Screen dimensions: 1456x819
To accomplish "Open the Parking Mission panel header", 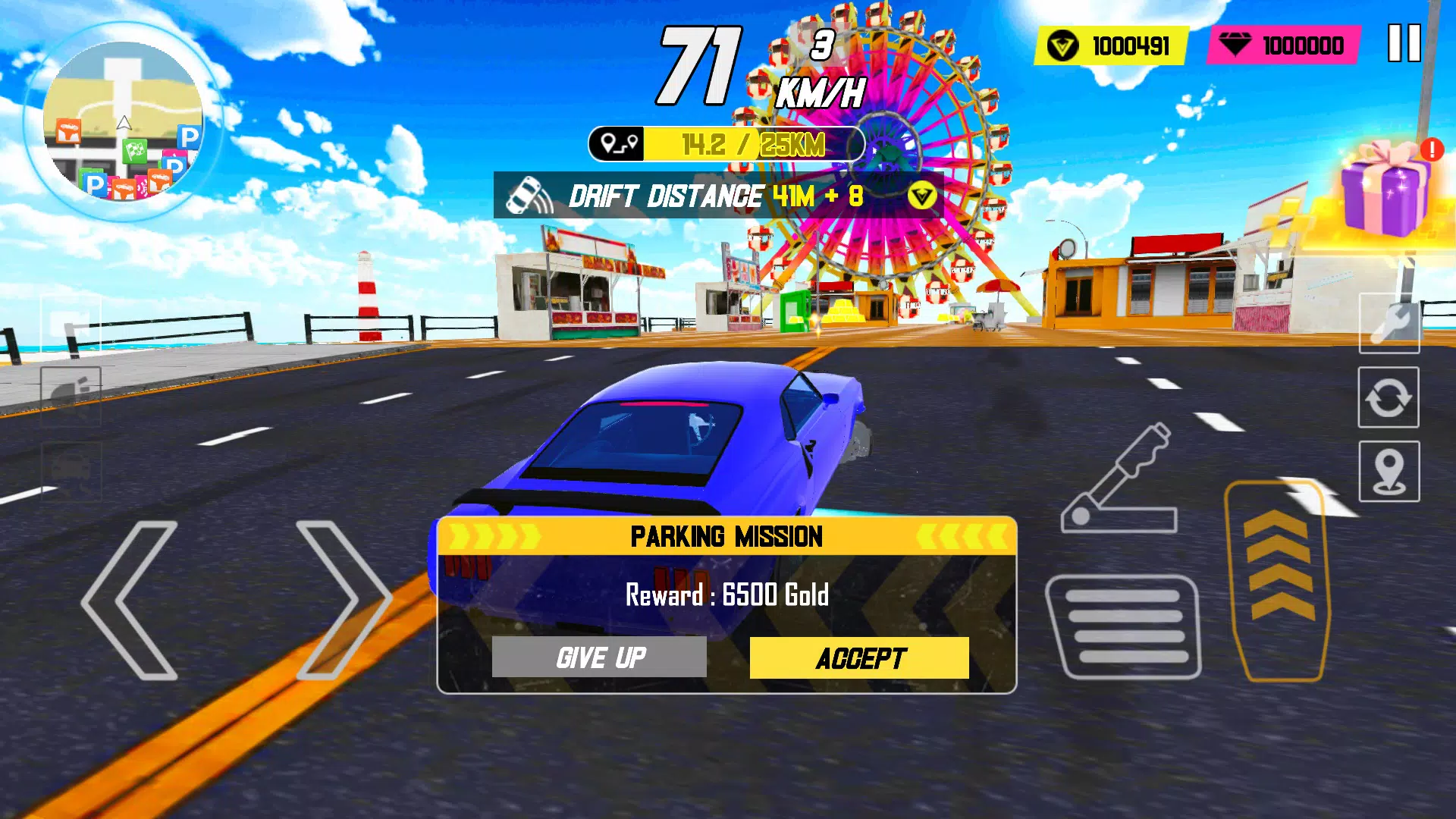I will click(726, 536).
